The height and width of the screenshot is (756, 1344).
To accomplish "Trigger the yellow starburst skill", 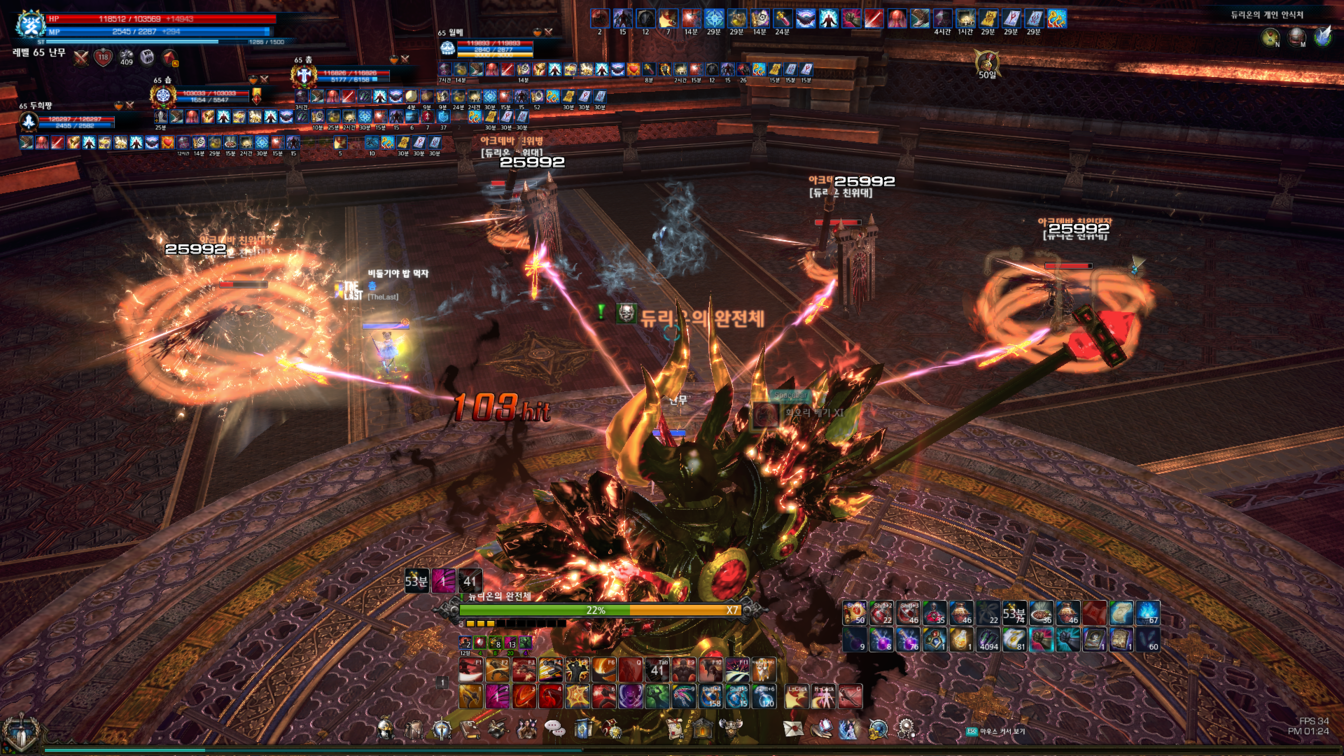I will click(x=577, y=696).
